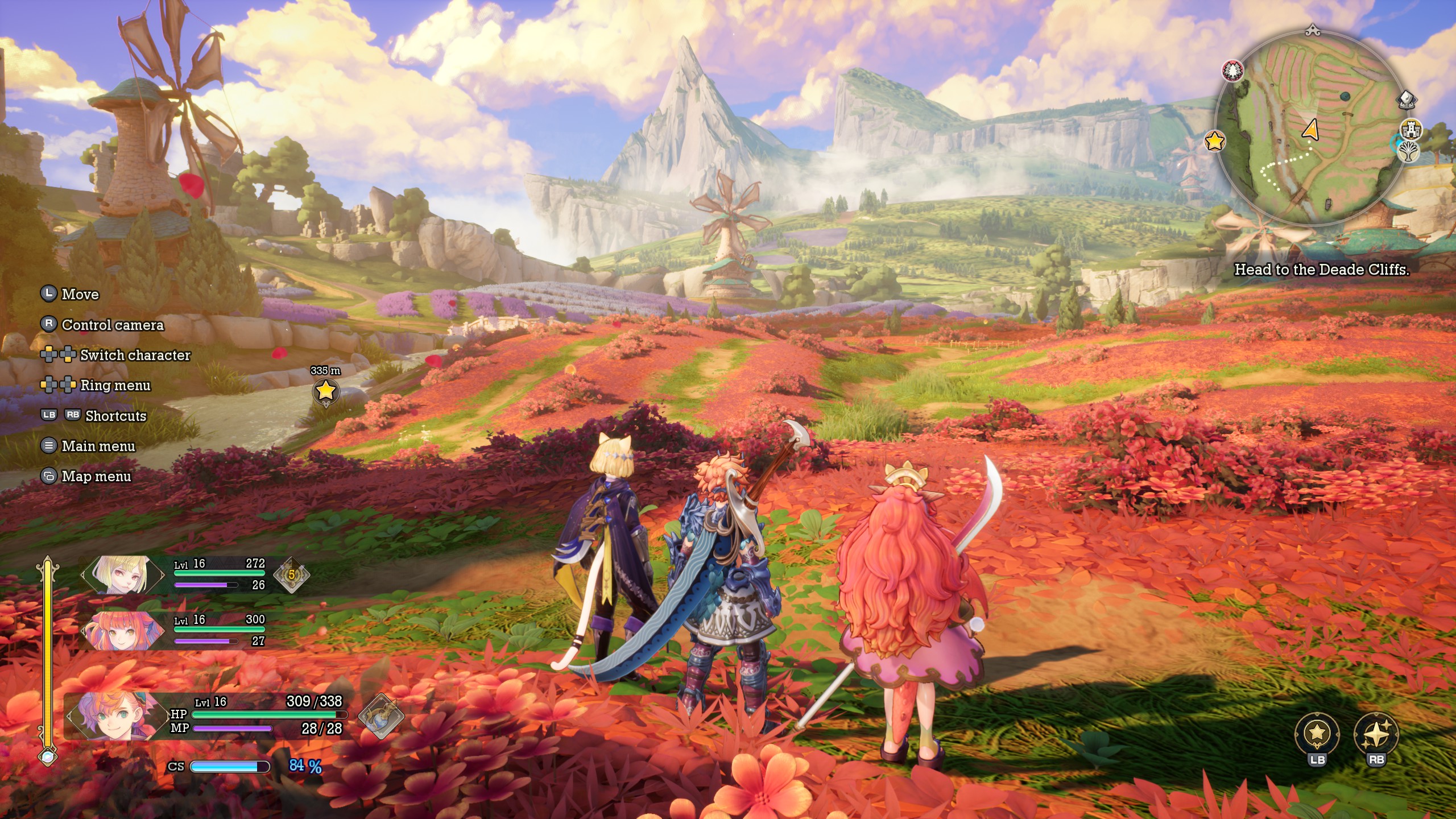Click the gold star marker on the minimap edge

pos(1214,140)
